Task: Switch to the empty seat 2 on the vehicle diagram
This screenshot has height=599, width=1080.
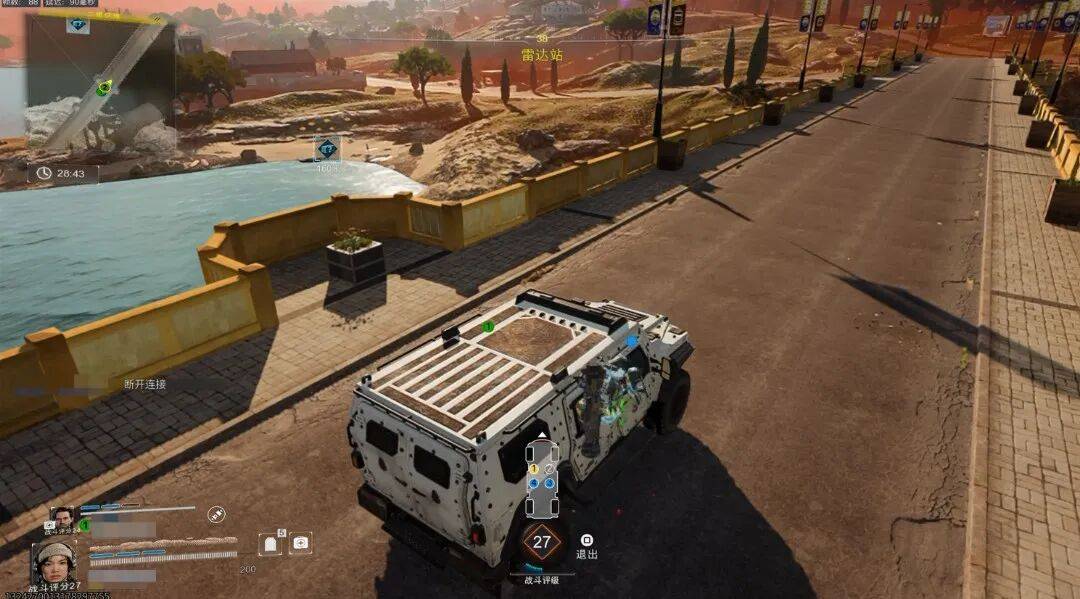Action: [549, 468]
